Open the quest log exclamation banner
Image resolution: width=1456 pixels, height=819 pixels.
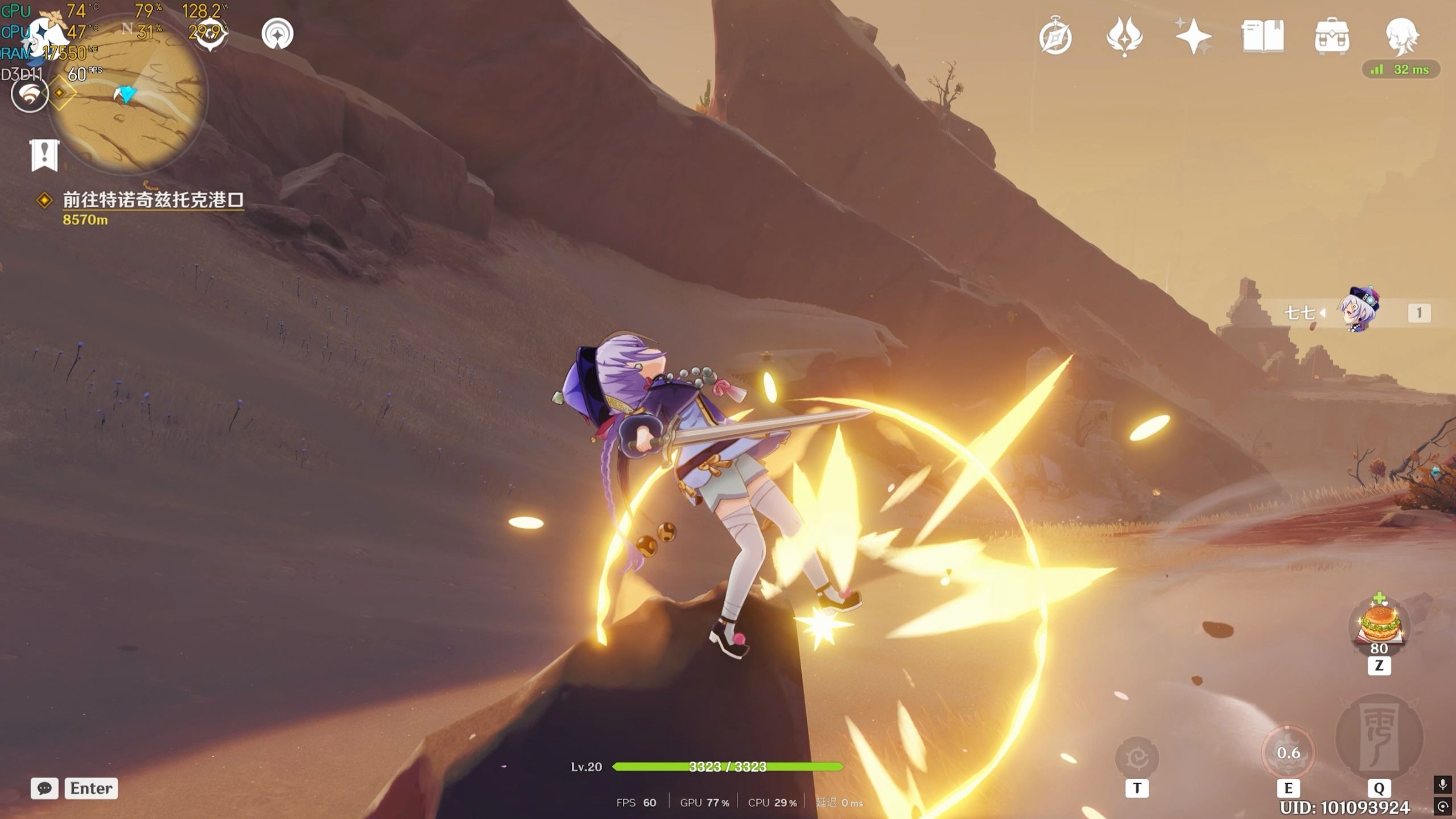point(44,154)
